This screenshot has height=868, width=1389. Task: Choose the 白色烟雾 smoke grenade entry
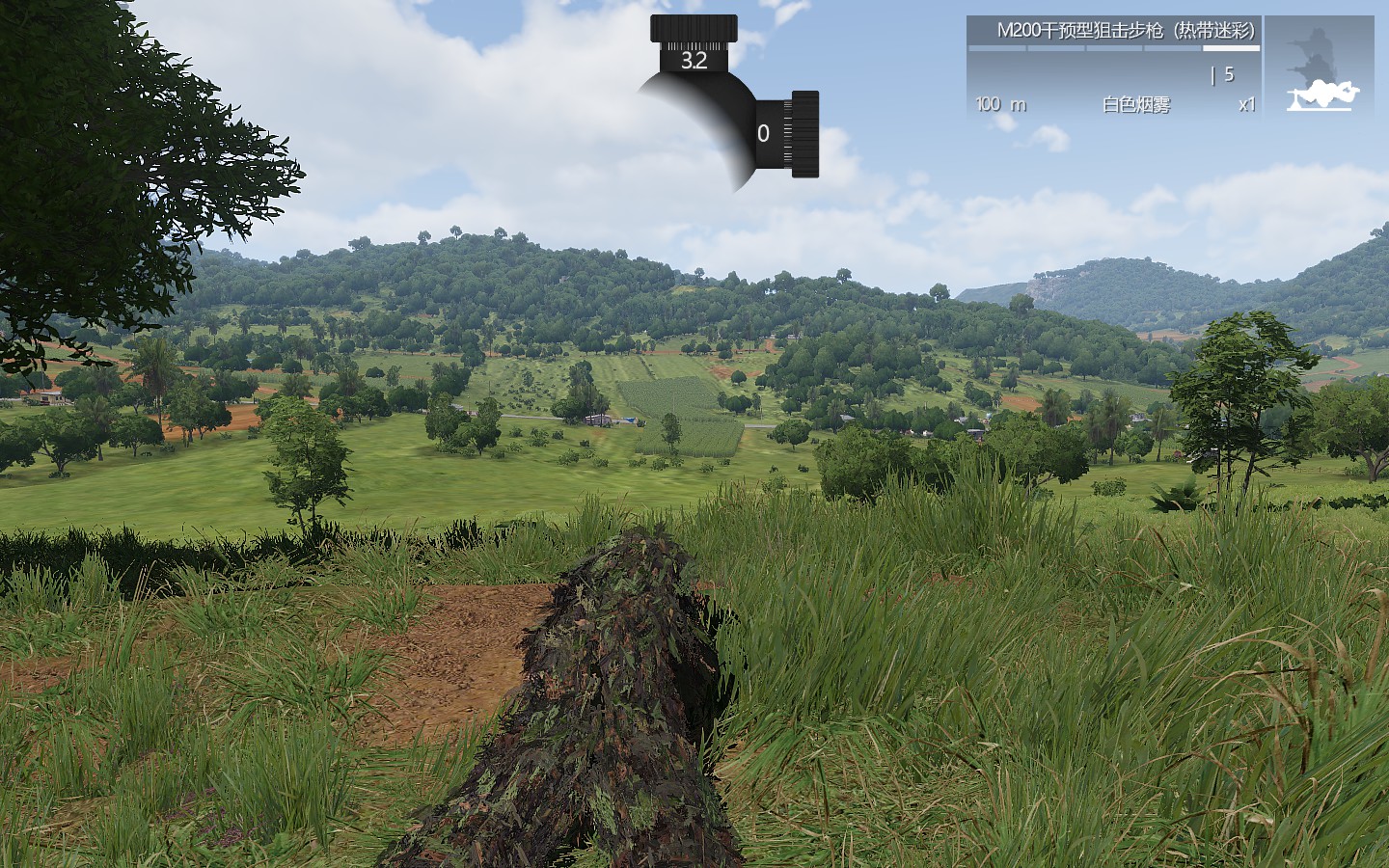(x=1135, y=104)
